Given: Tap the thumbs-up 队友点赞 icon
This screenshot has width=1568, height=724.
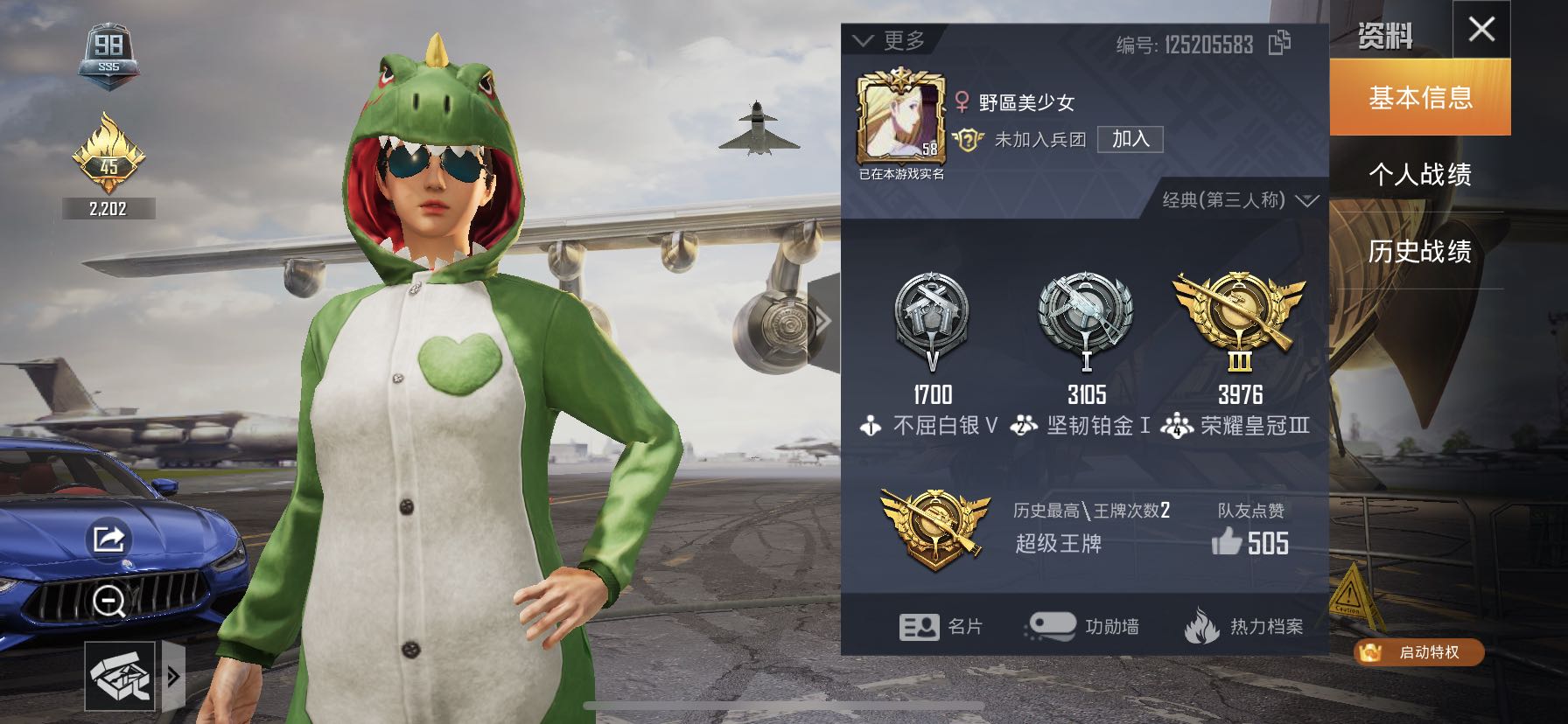Looking at the screenshot, I should [x=1227, y=542].
